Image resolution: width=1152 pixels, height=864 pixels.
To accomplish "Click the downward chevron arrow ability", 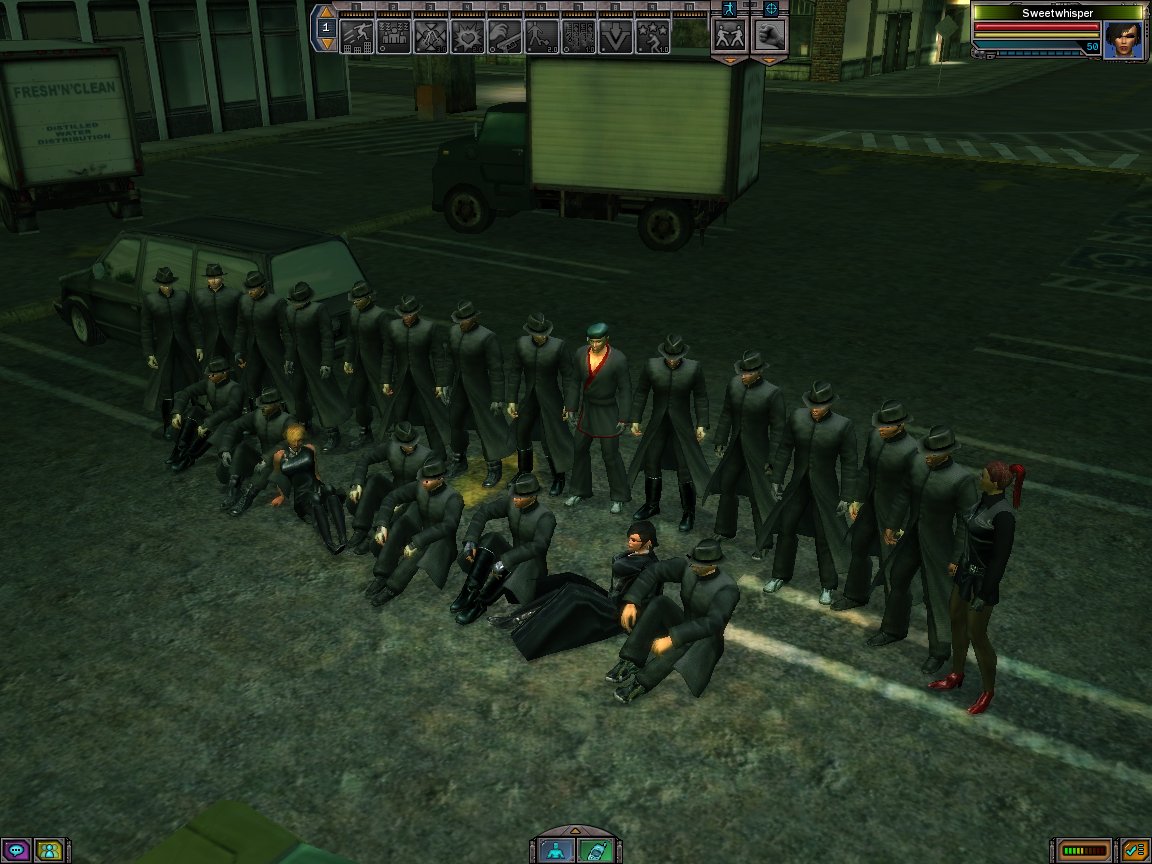I will (x=616, y=37).
